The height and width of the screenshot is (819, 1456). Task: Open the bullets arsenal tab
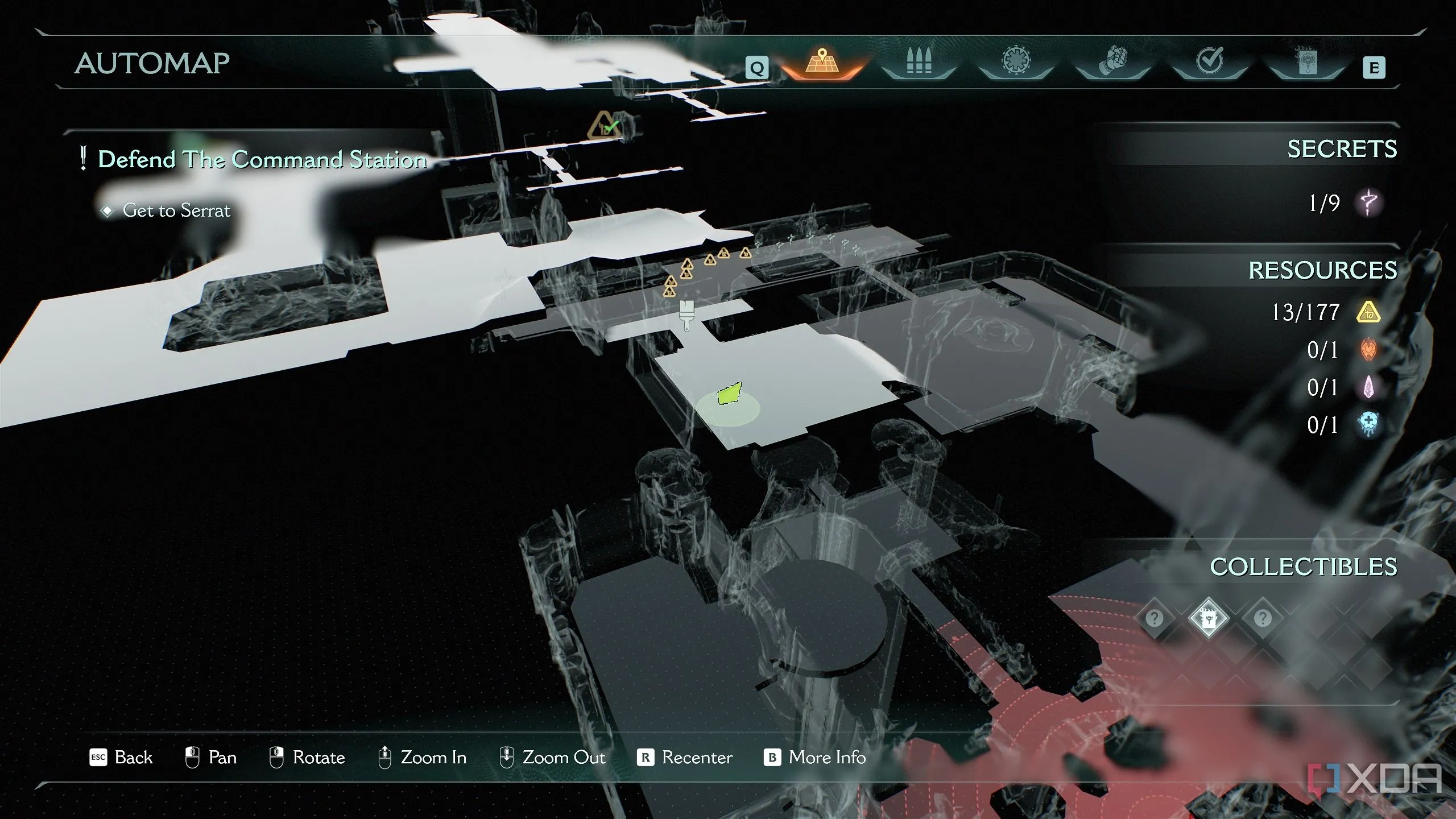[919, 63]
